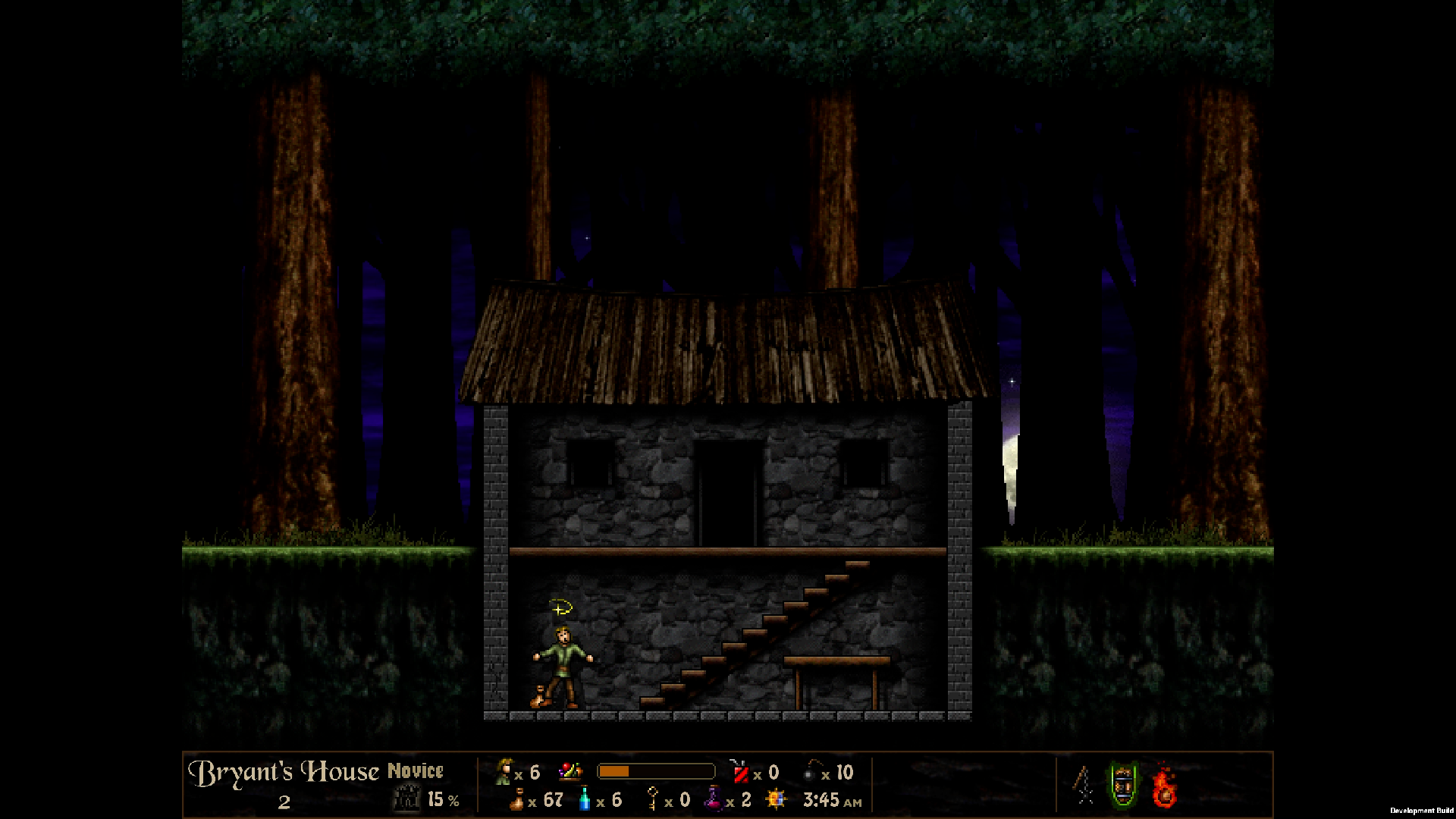
Task: Click the bomb icon showing x 10
Action: [809, 771]
